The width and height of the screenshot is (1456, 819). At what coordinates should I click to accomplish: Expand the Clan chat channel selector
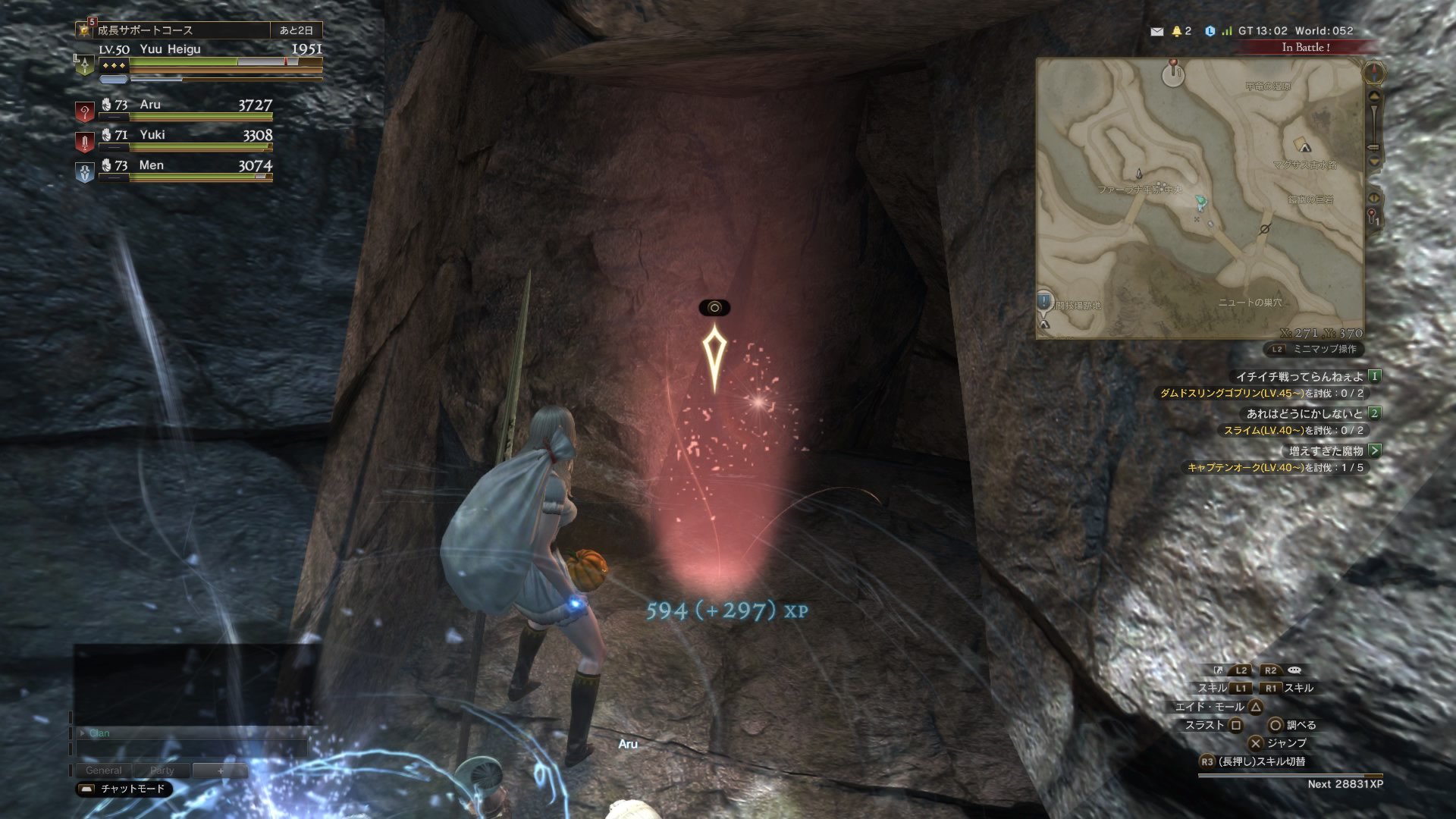[83, 733]
